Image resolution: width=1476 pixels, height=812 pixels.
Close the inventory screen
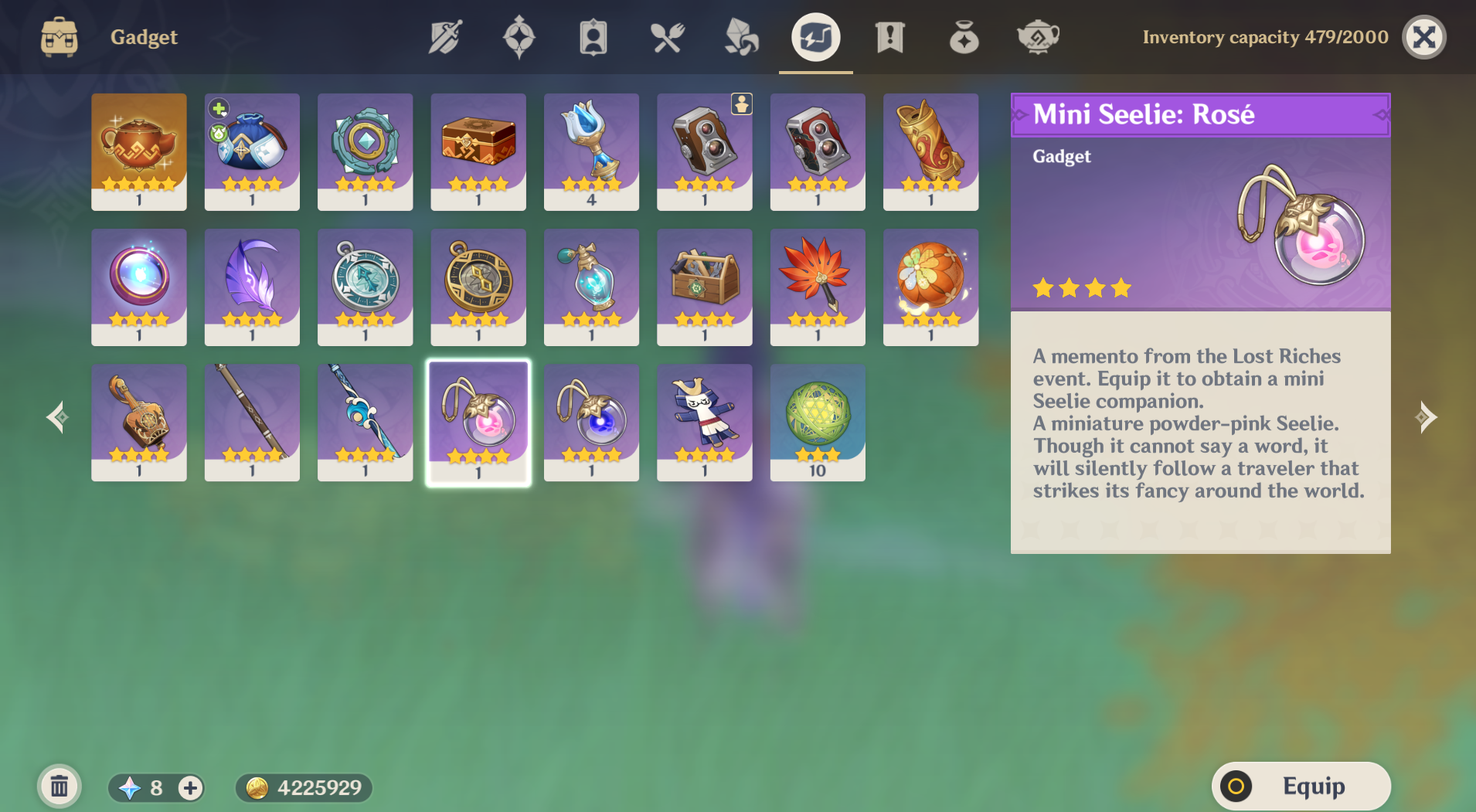(1423, 37)
